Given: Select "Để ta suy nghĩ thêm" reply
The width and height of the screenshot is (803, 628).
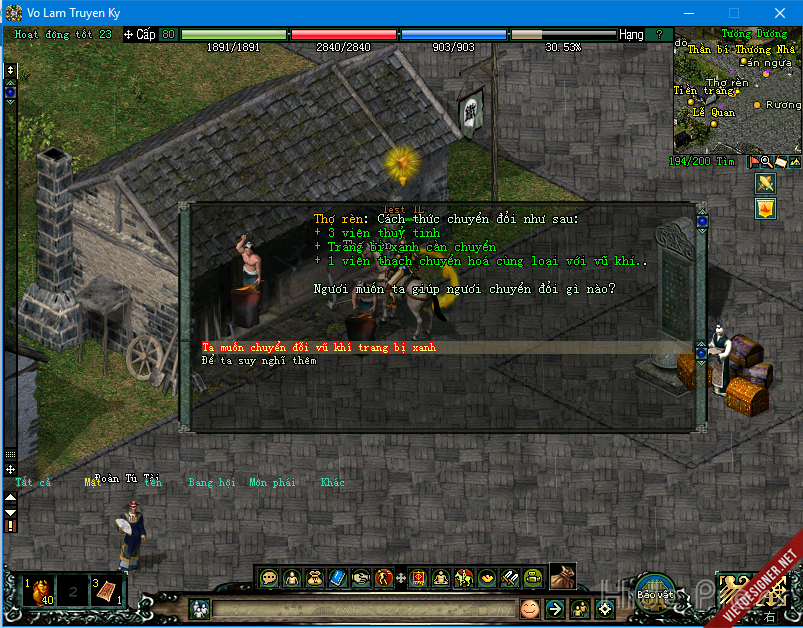Looking at the screenshot, I should pos(259,360).
